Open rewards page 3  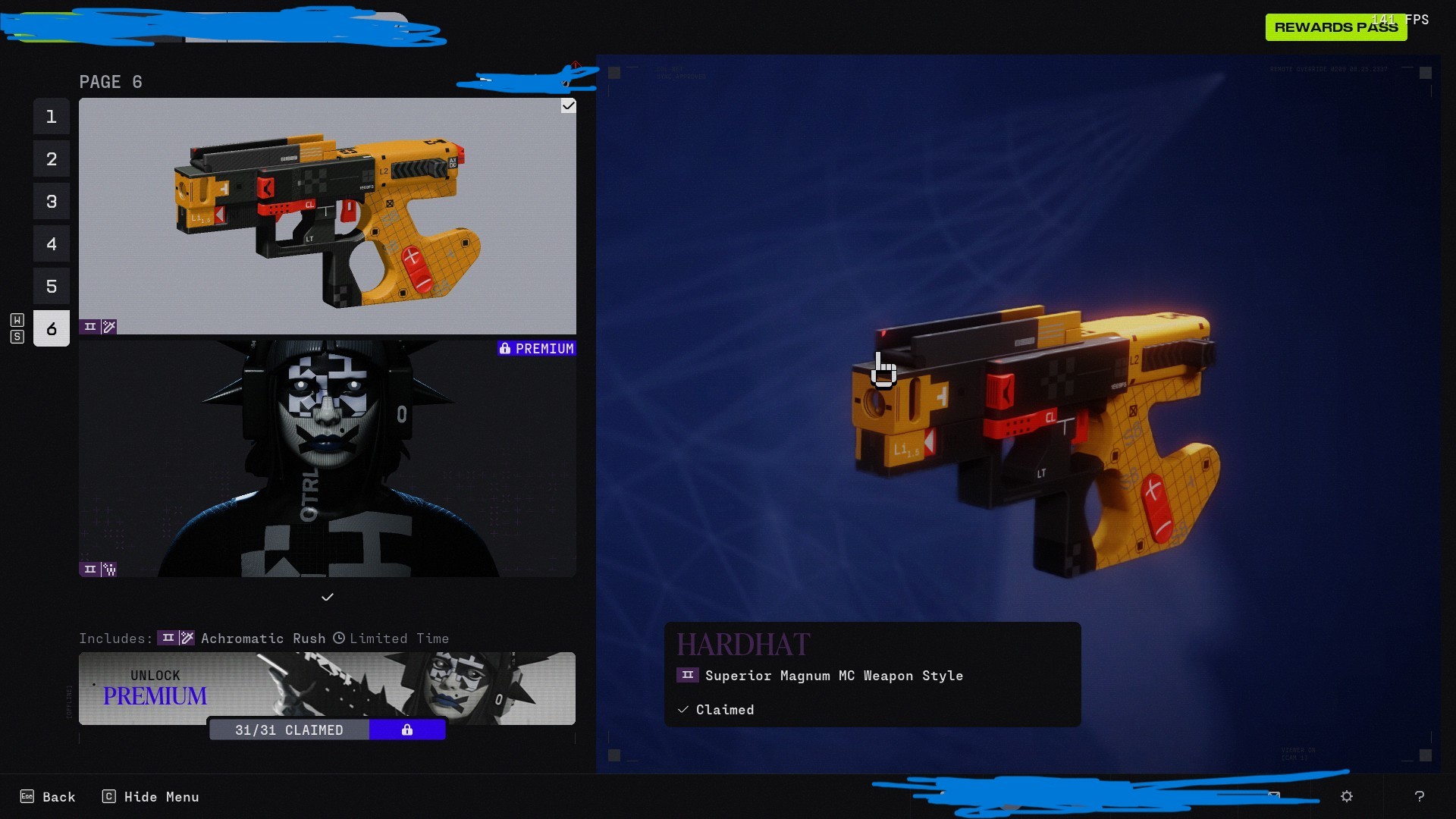pos(52,202)
